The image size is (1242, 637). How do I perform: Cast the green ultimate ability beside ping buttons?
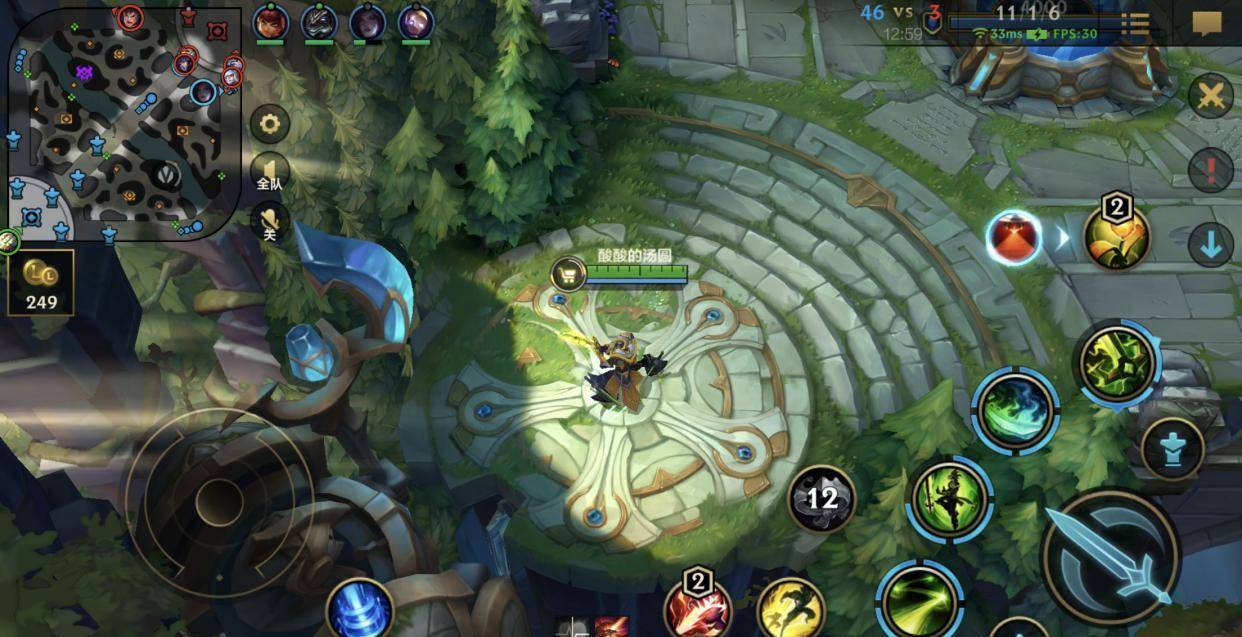click(1116, 363)
